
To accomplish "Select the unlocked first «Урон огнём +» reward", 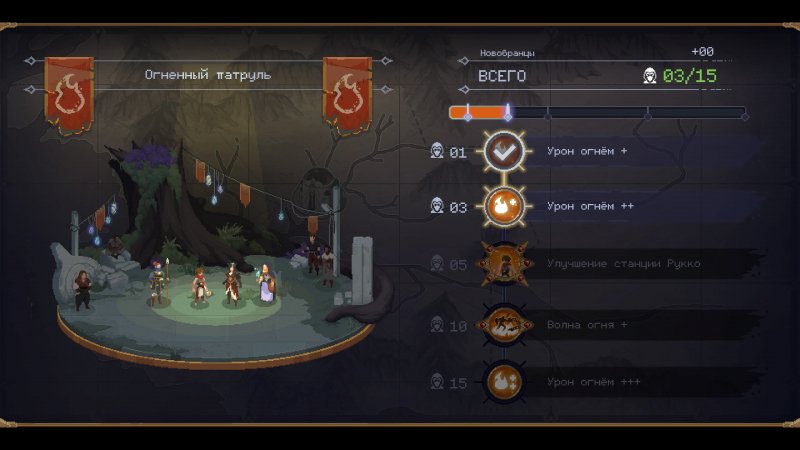I will tap(588, 152).
